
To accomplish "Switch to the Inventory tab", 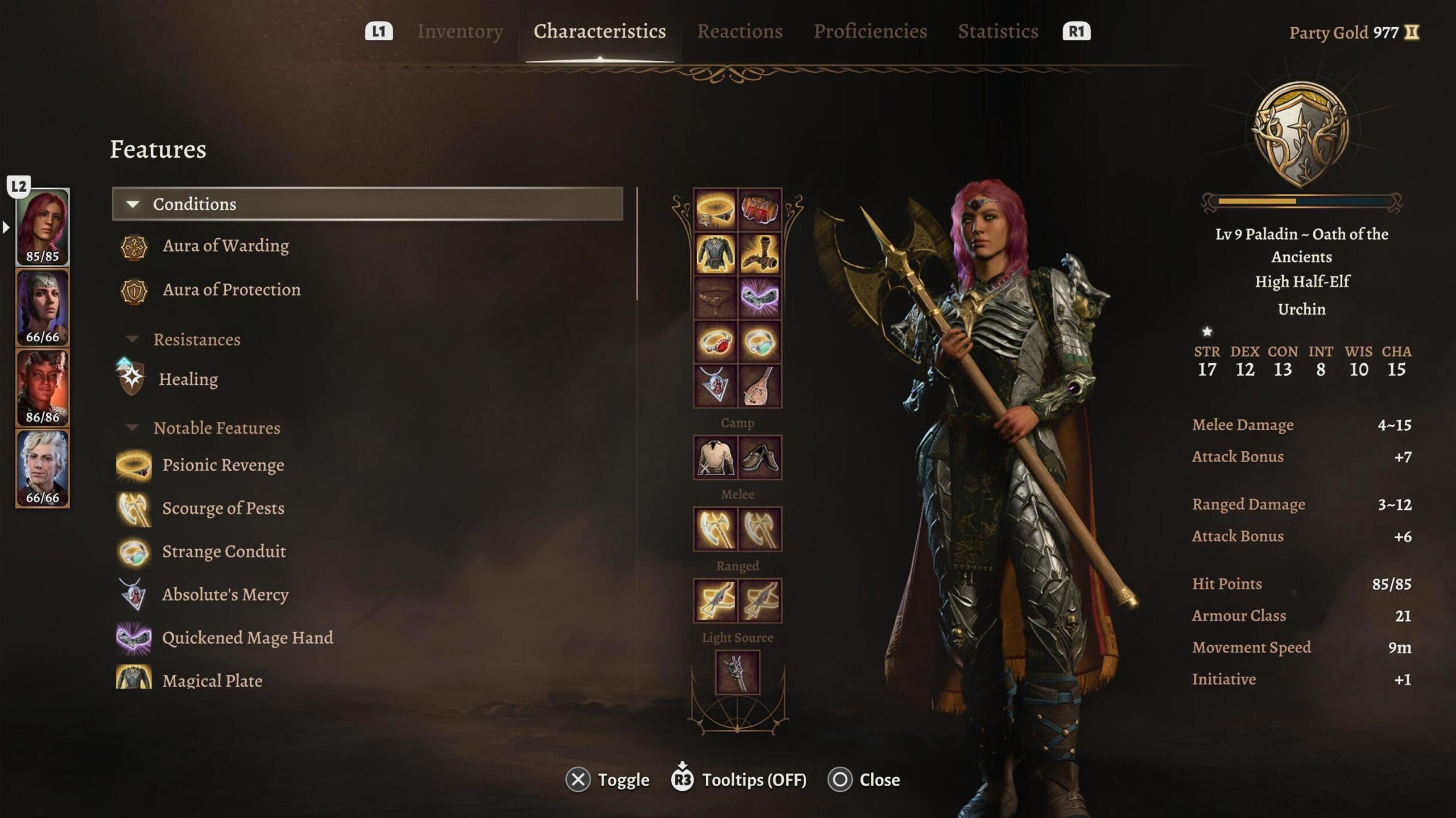I will (x=460, y=31).
